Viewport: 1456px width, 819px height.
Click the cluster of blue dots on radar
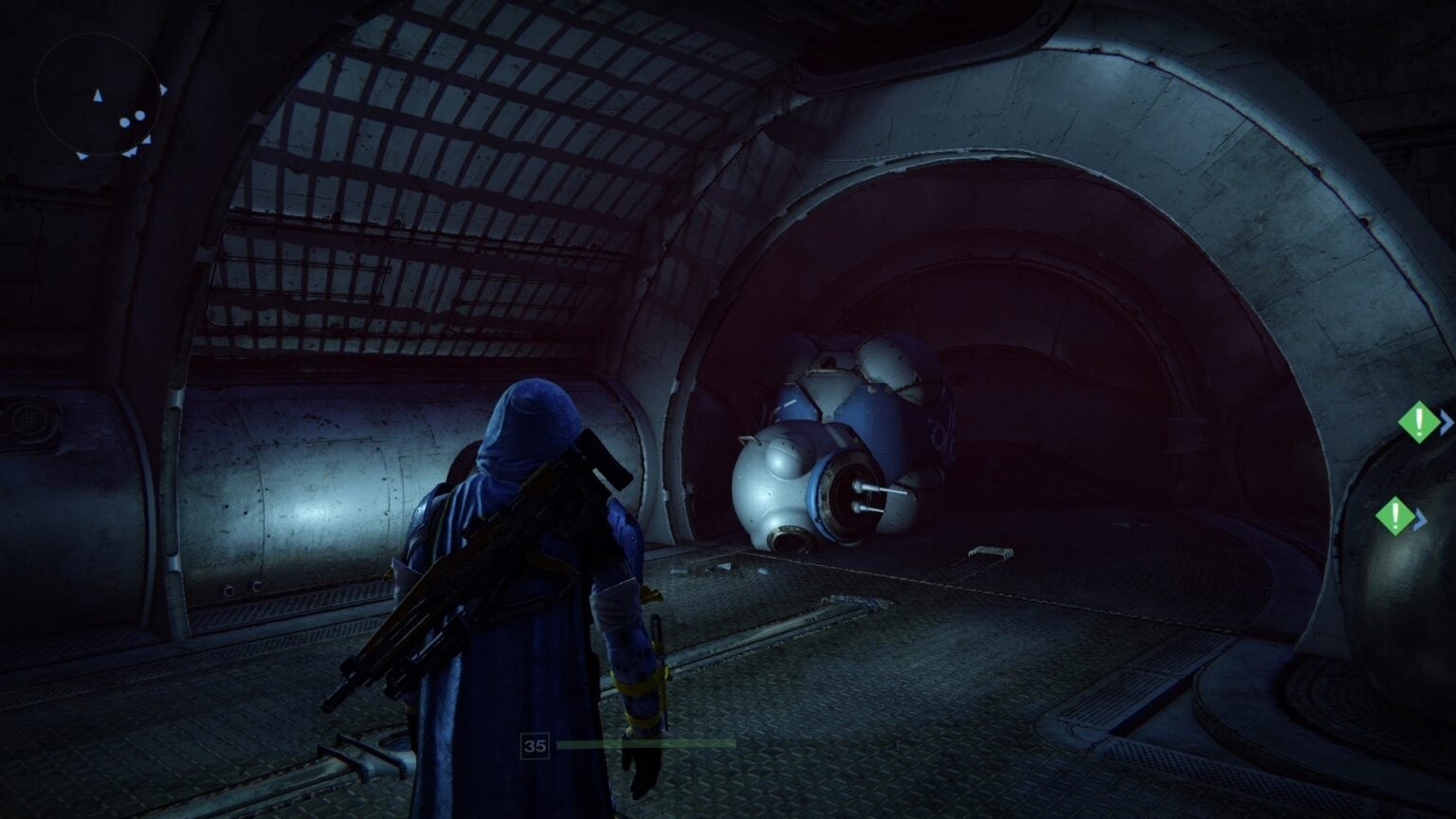pos(133,118)
